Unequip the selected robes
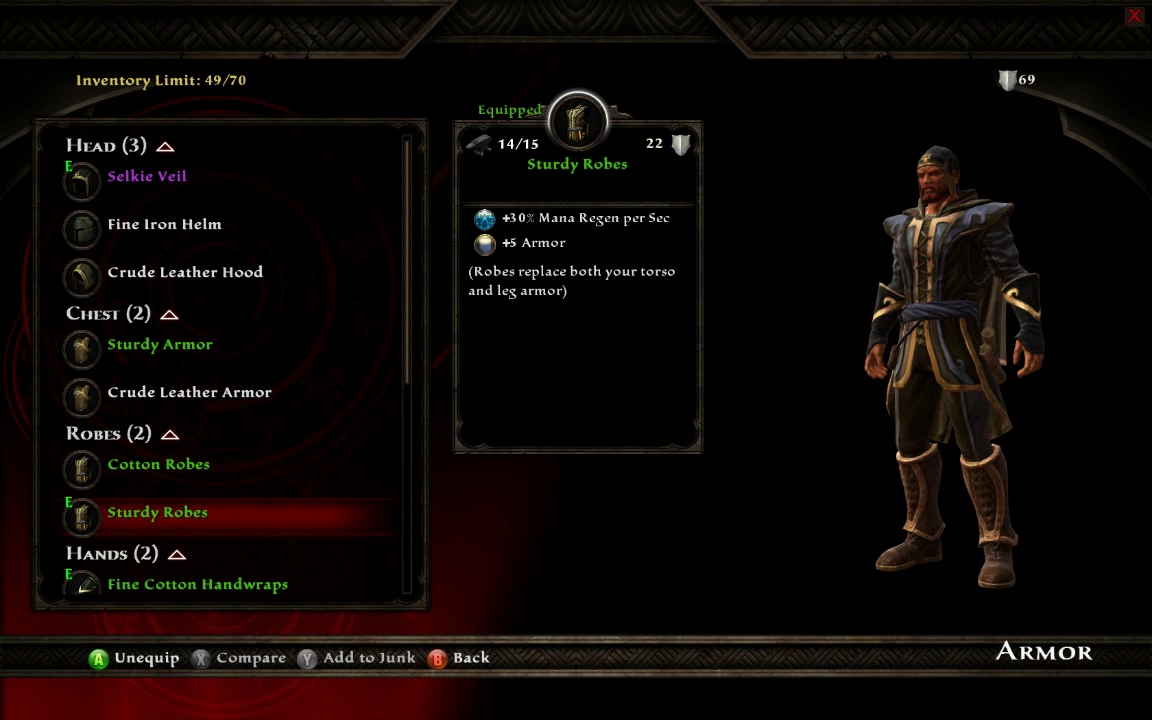1152x720 pixels. (x=134, y=658)
